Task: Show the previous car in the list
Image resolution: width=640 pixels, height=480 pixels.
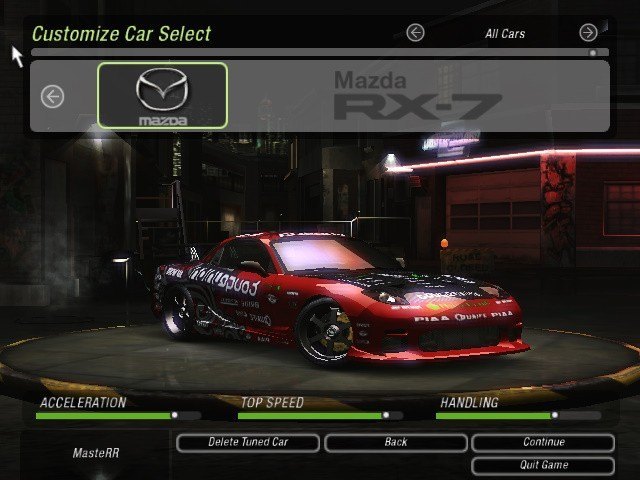Action: tap(52, 96)
